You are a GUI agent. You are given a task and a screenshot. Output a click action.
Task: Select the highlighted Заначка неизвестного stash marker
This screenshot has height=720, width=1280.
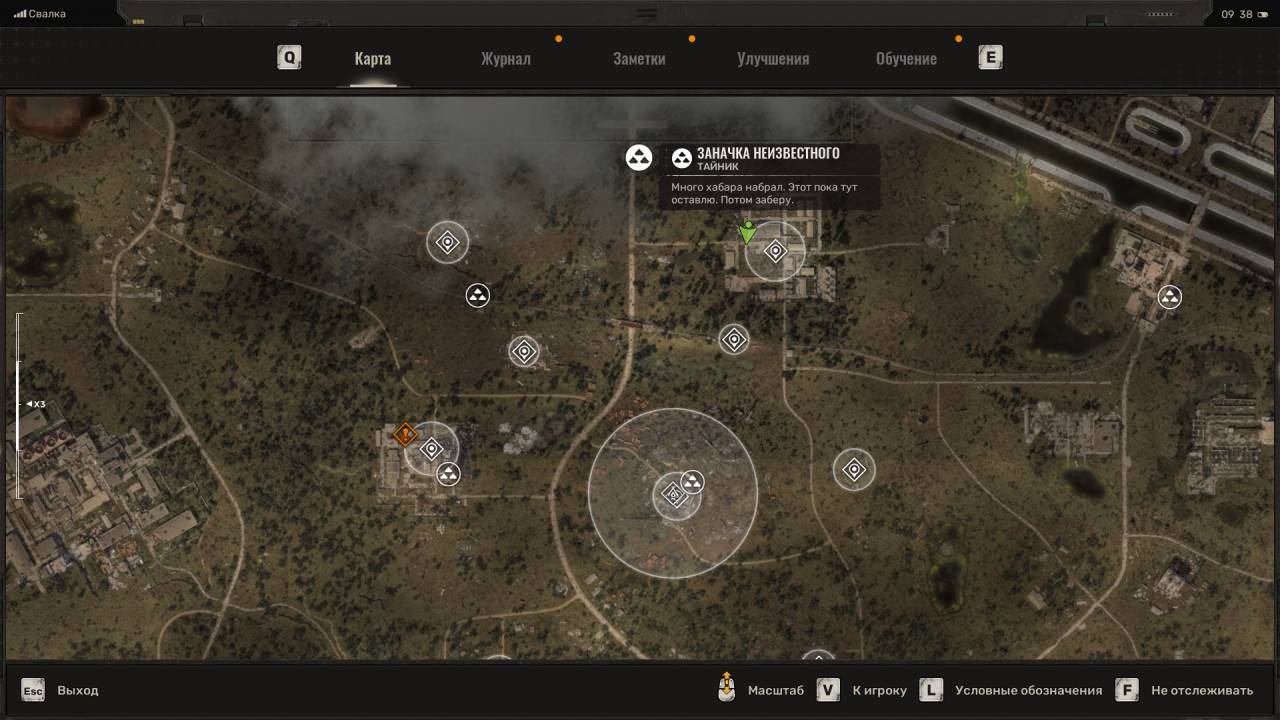(x=639, y=157)
